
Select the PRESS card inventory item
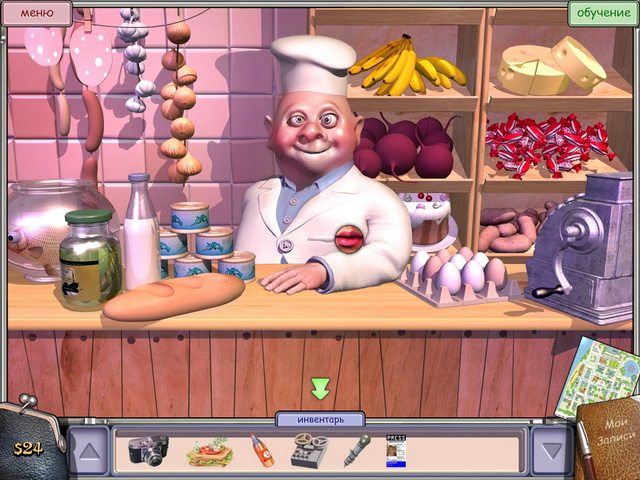397,451
